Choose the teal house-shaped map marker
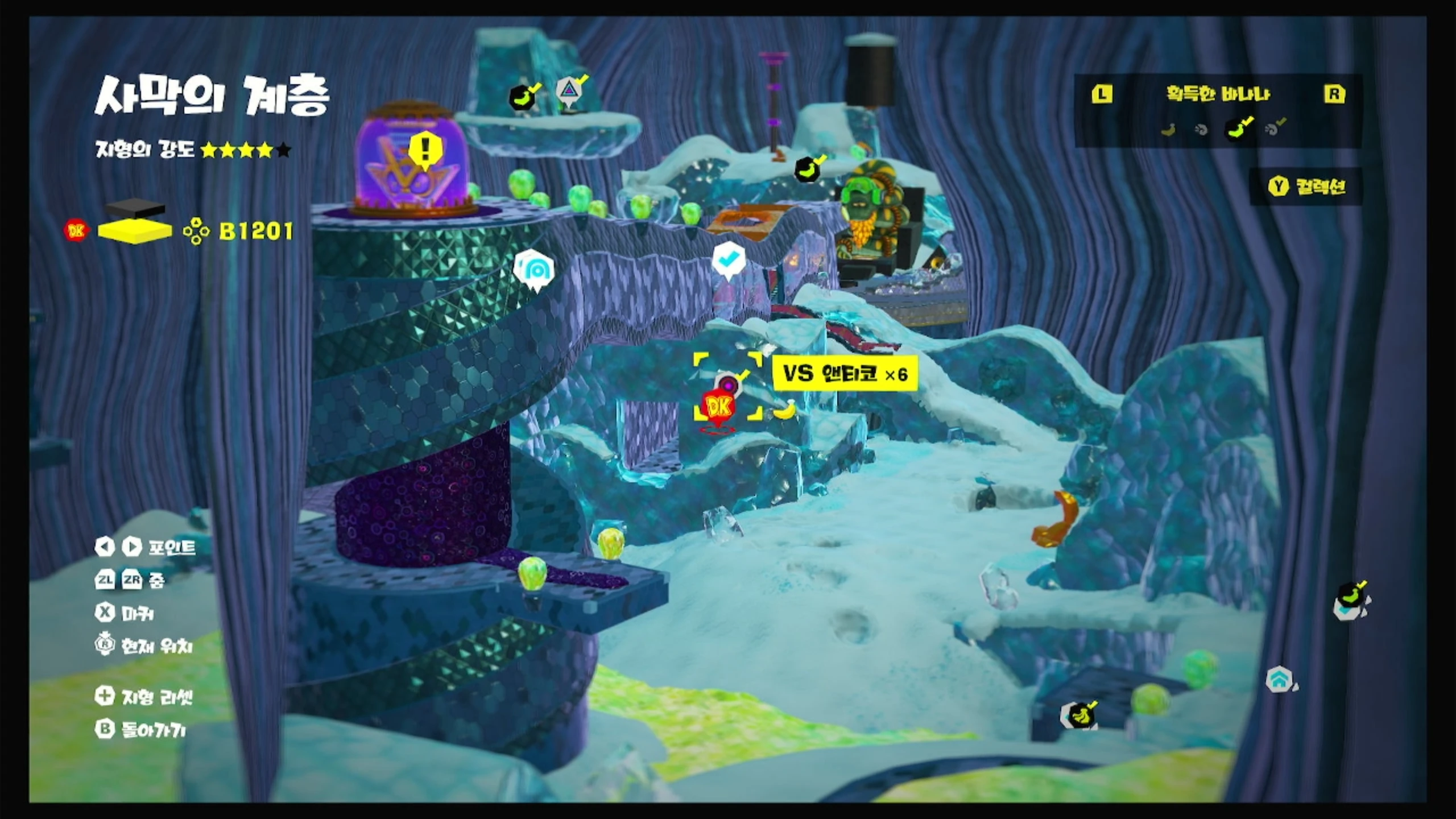The image size is (1456, 819). click(1279, 679)
